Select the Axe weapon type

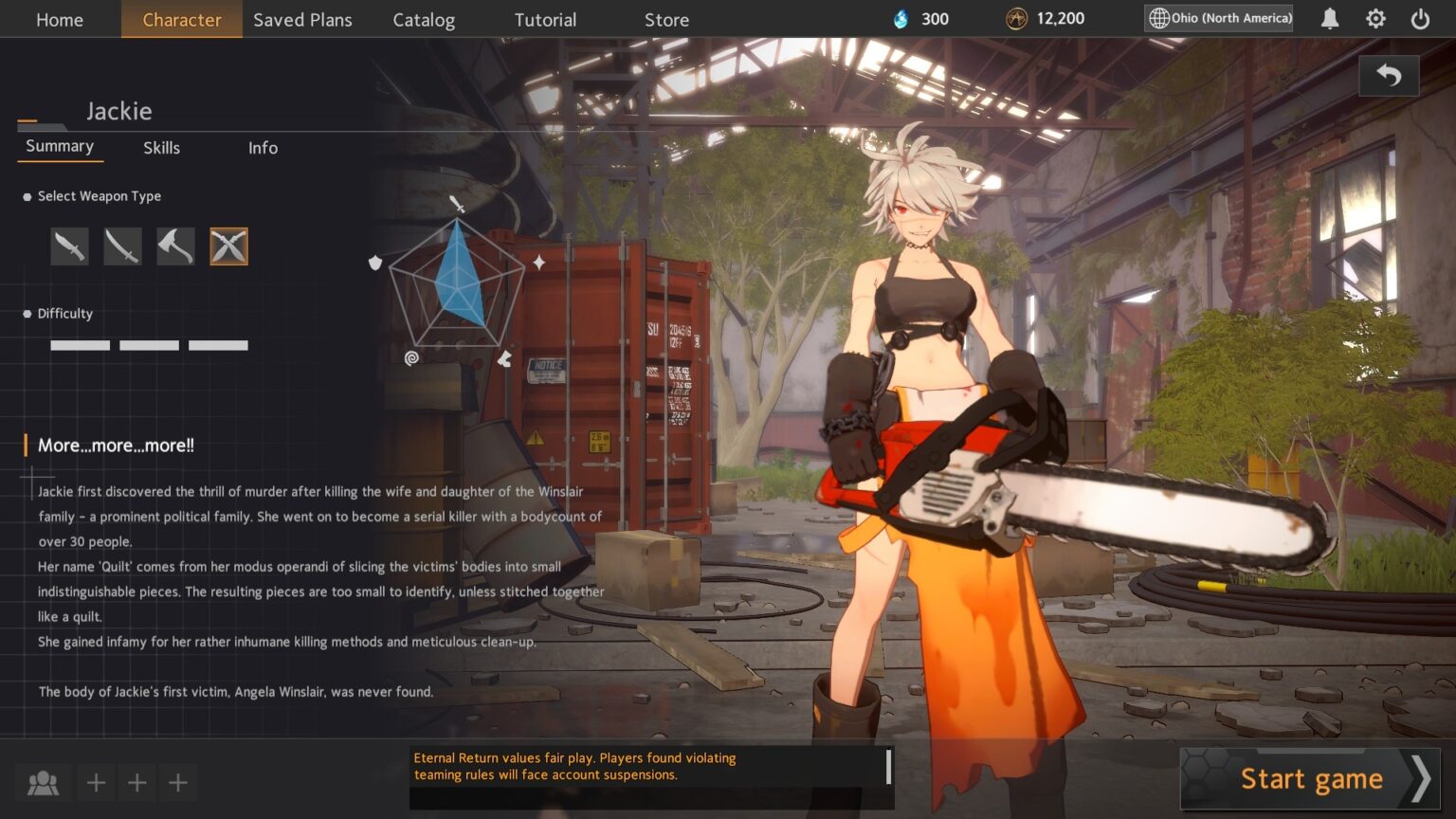click(175, 246)
